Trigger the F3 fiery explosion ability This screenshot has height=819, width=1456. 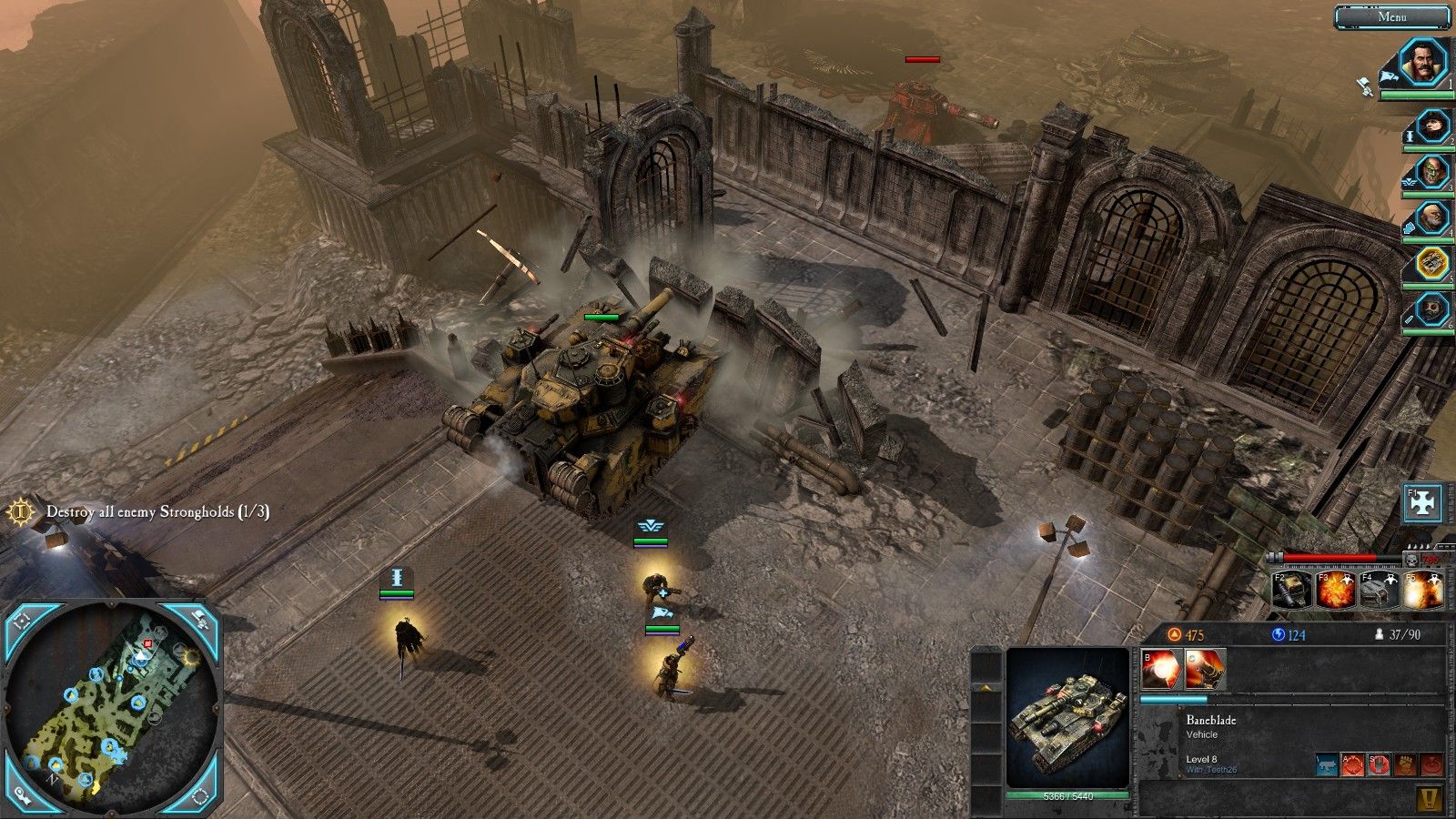click(x=1335, y=591)
